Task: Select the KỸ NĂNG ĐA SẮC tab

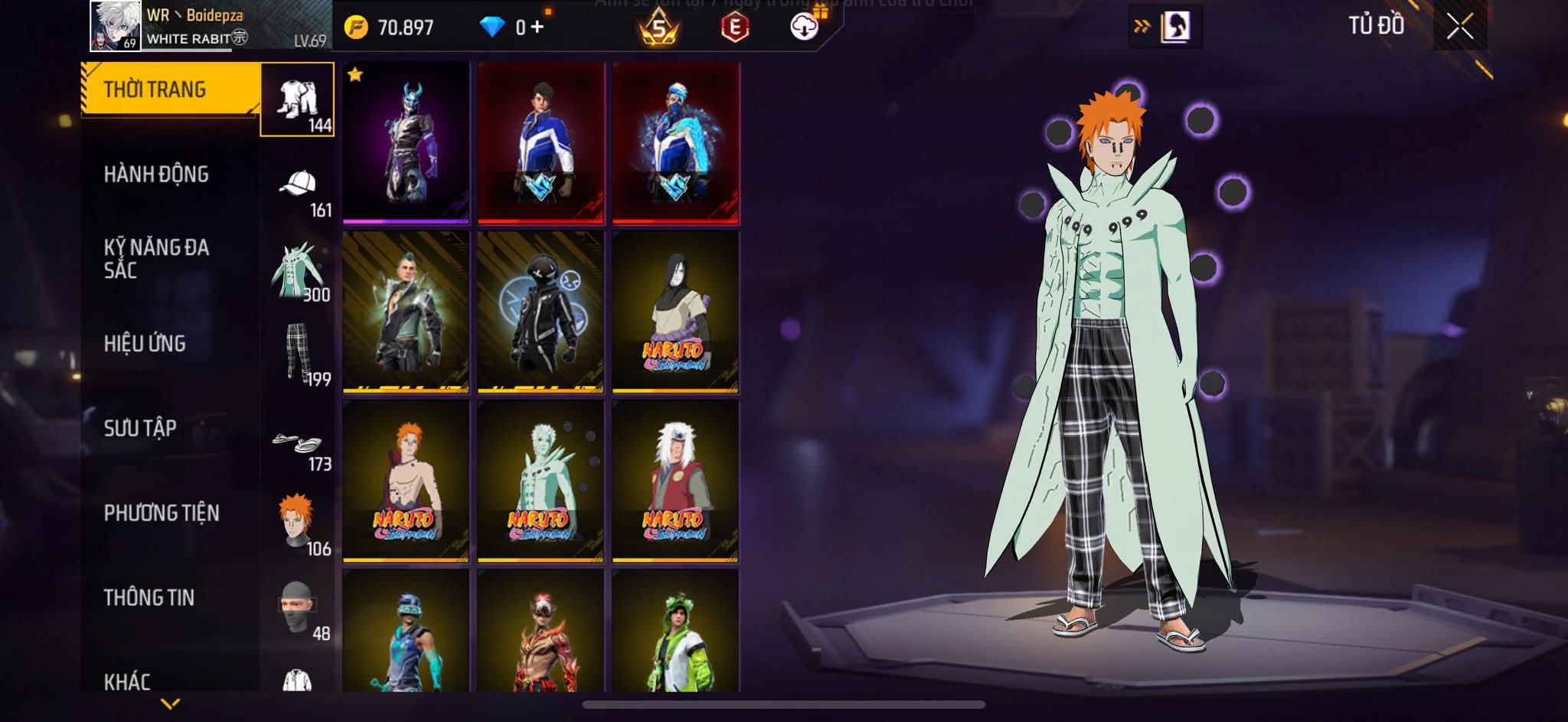Action: coord(156,258)
